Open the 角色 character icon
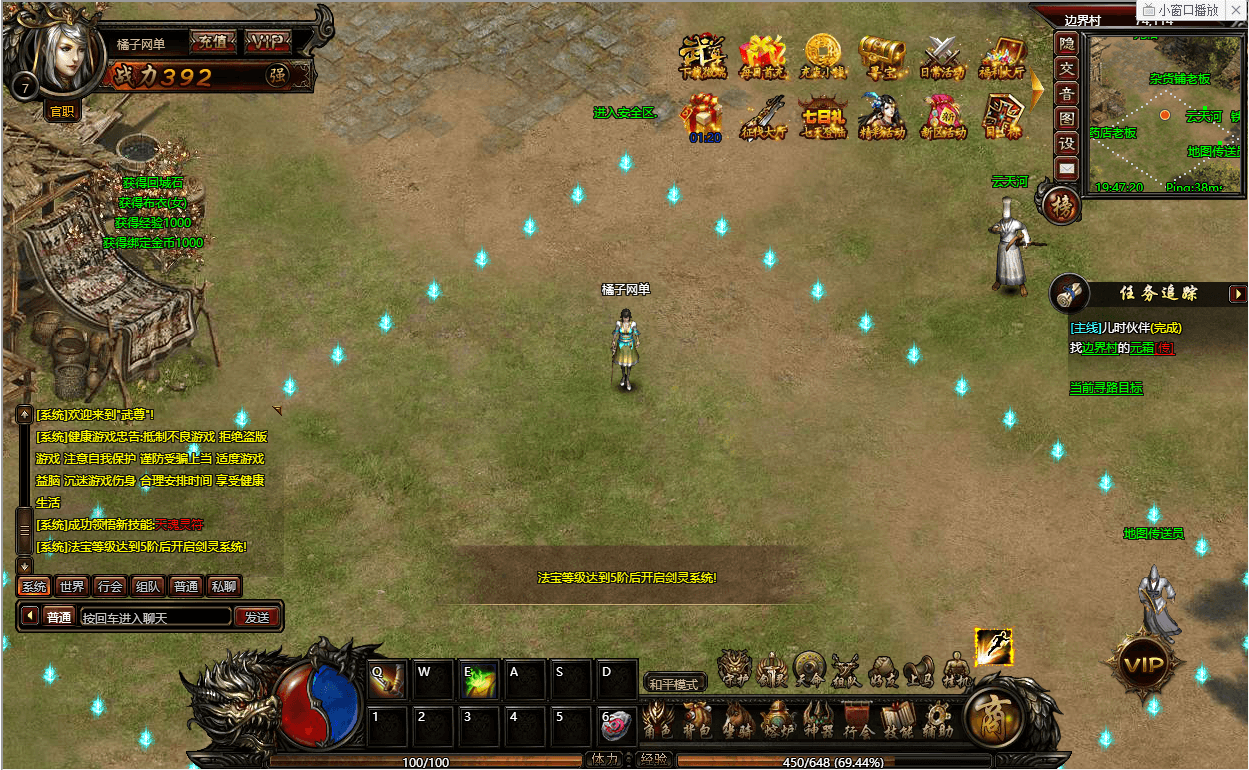1249x770 pixels. pos(656,720)
